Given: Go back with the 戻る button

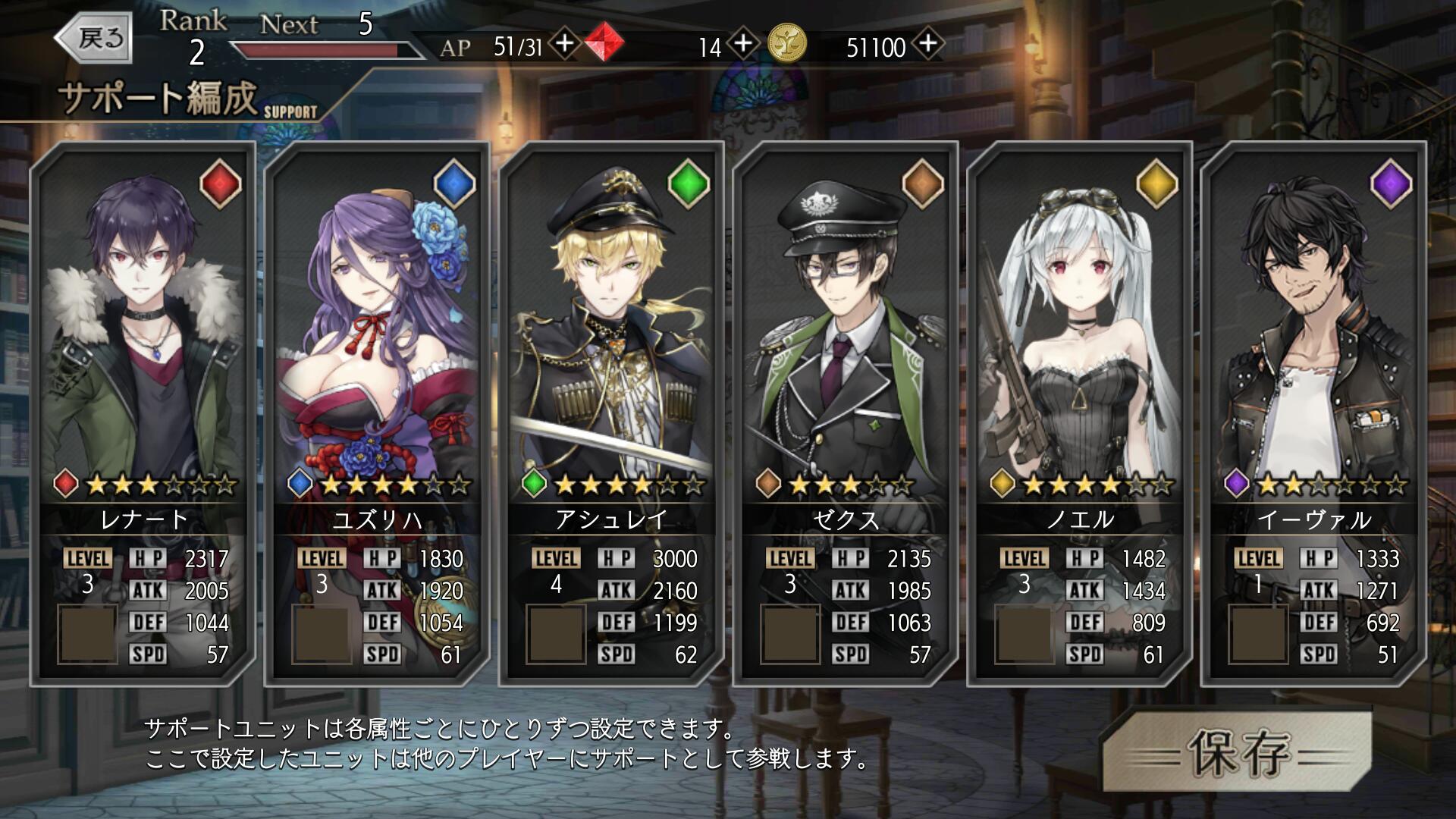Looking at the screenshot, I should [x=94, y=38].
